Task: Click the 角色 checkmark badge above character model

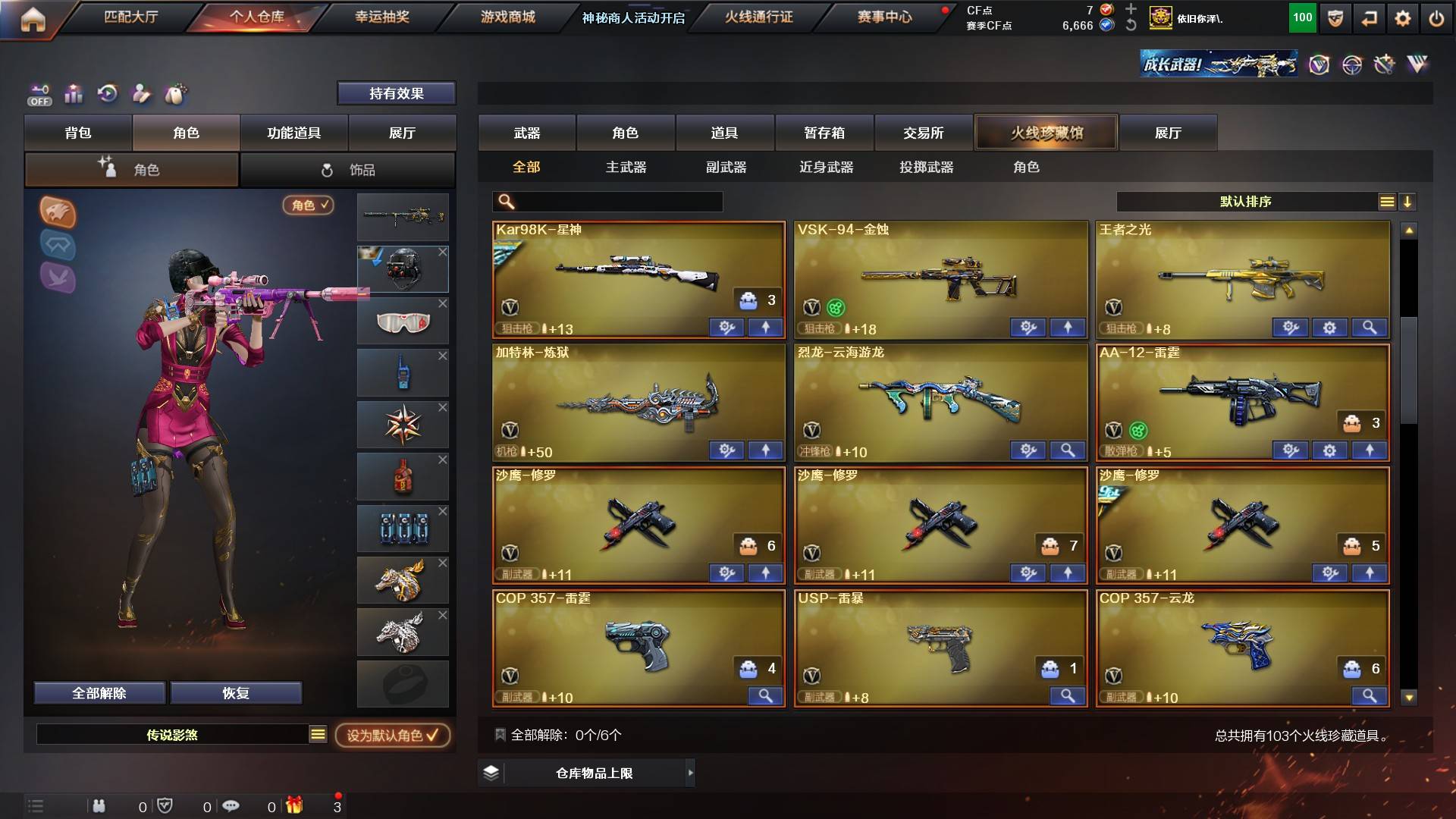Action: (306, 206)
